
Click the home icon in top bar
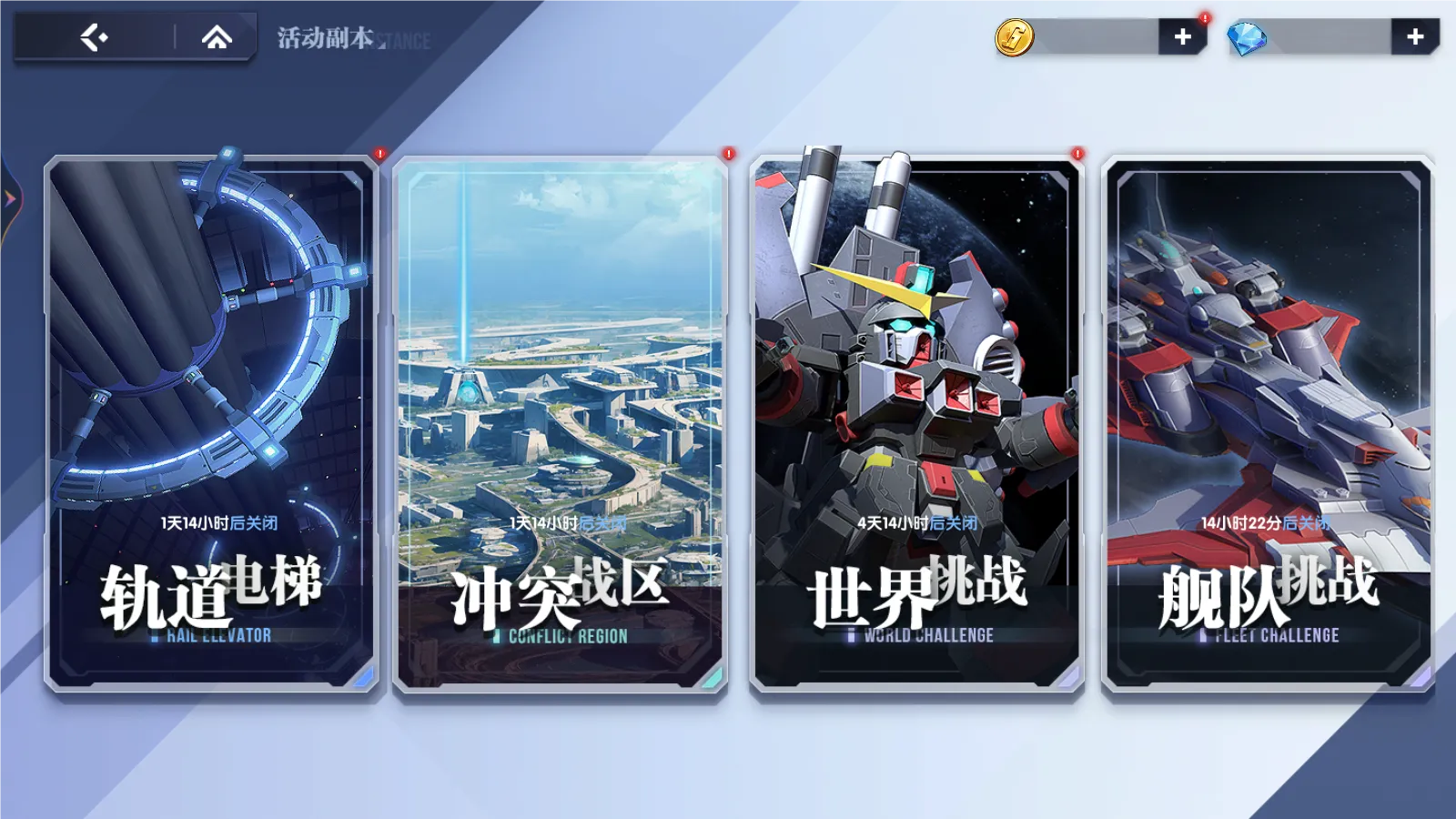click(216, 38)
